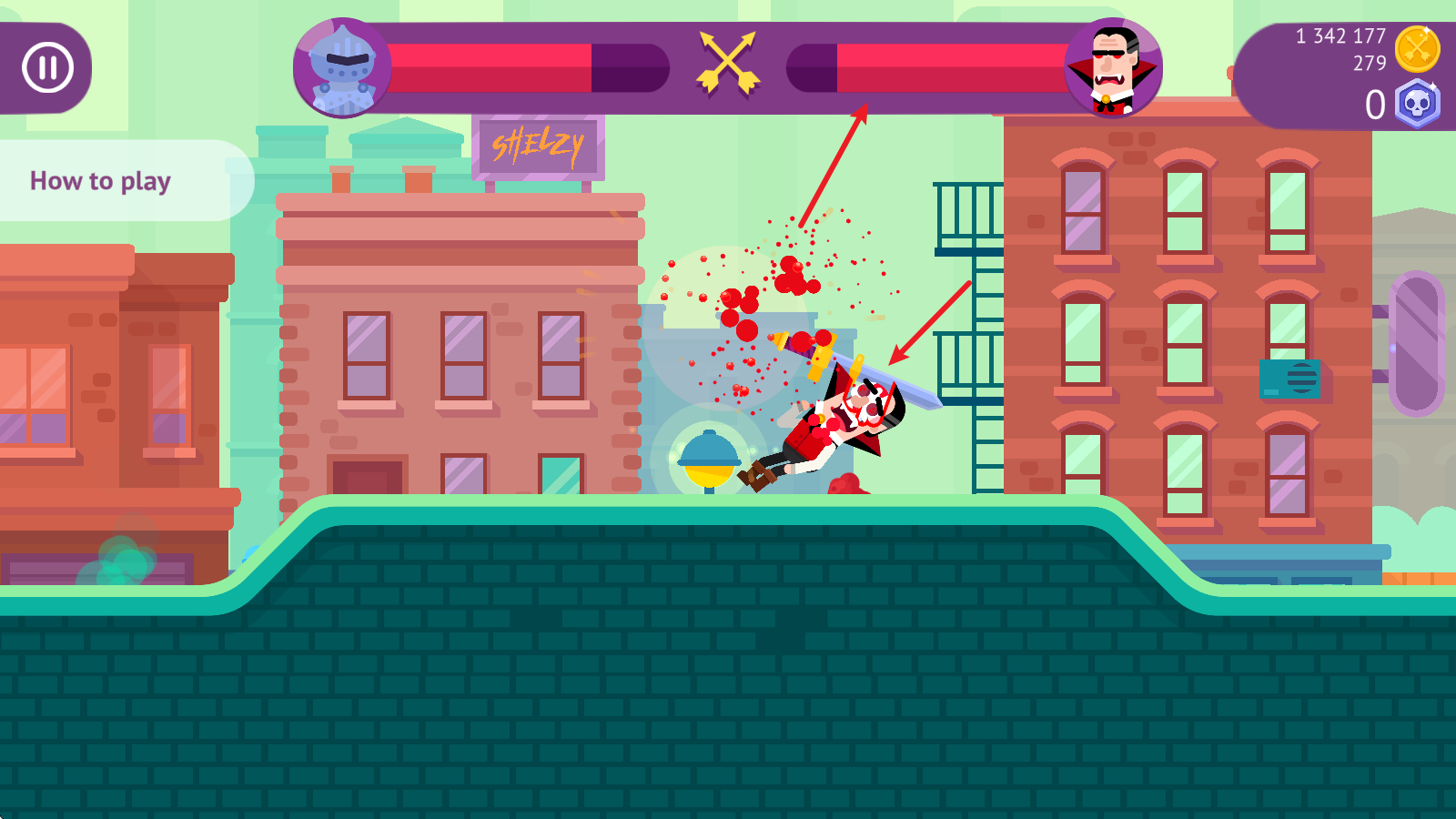Open the How to play panel
This screenshot has height=819, width=1456.
pos(101,180)
